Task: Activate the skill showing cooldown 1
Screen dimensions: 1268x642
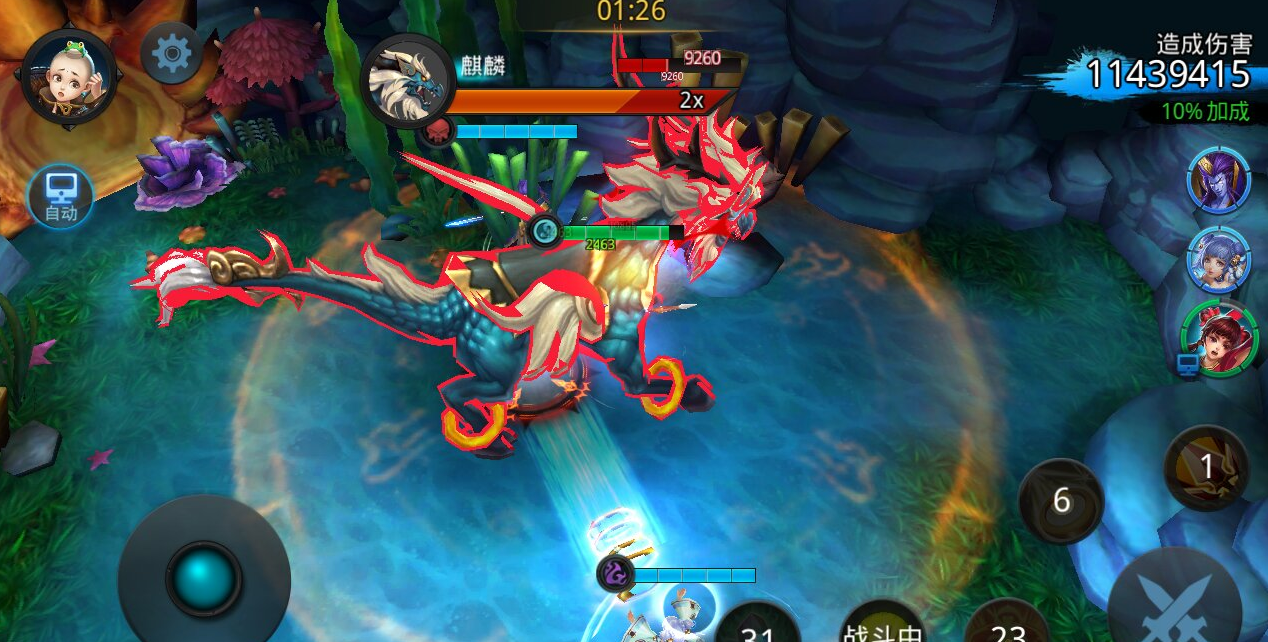Action: coord(1206,467)
